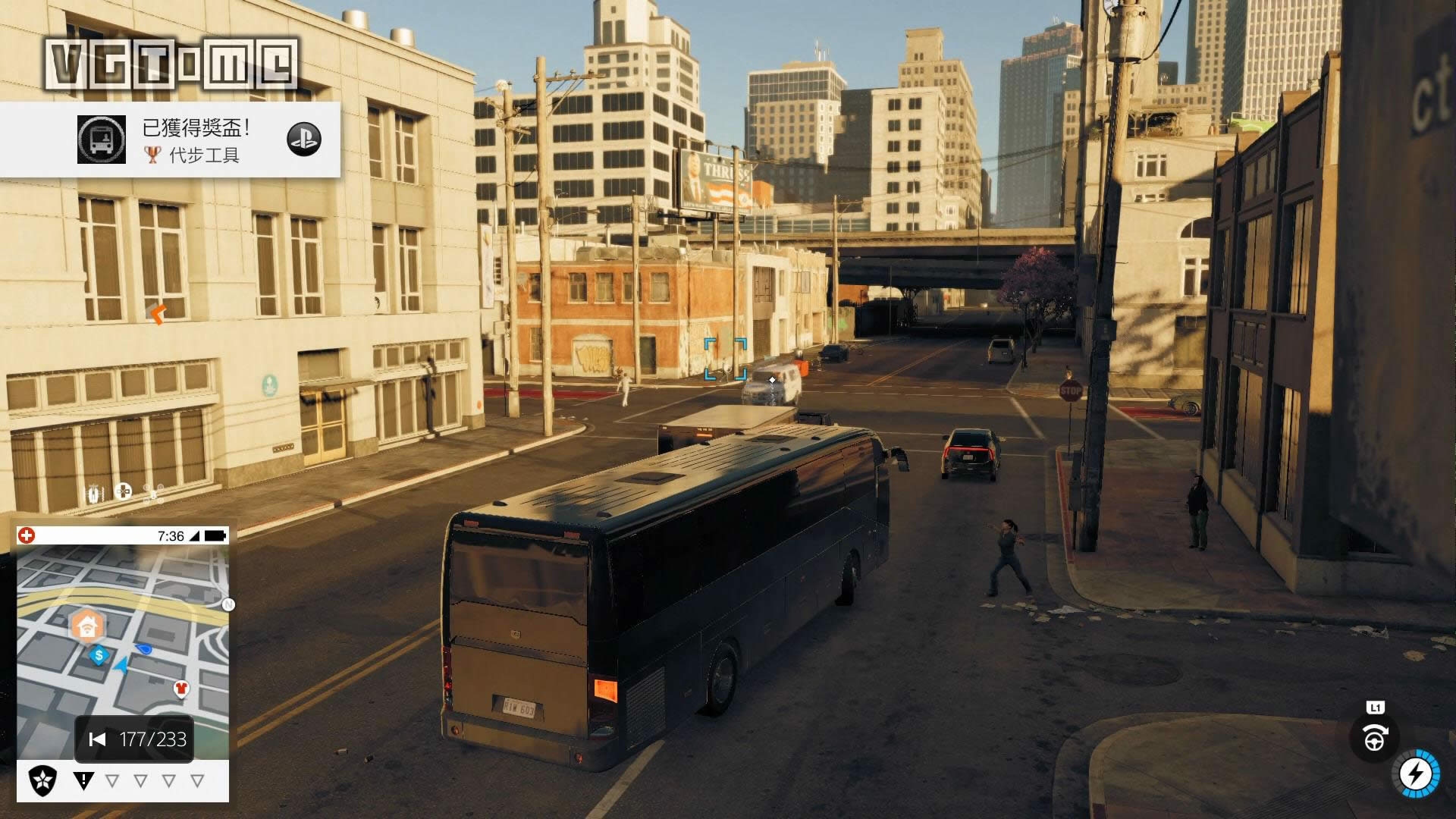Click the red medical cross icon
The image size is (1456, 819).
coord(27,536)
